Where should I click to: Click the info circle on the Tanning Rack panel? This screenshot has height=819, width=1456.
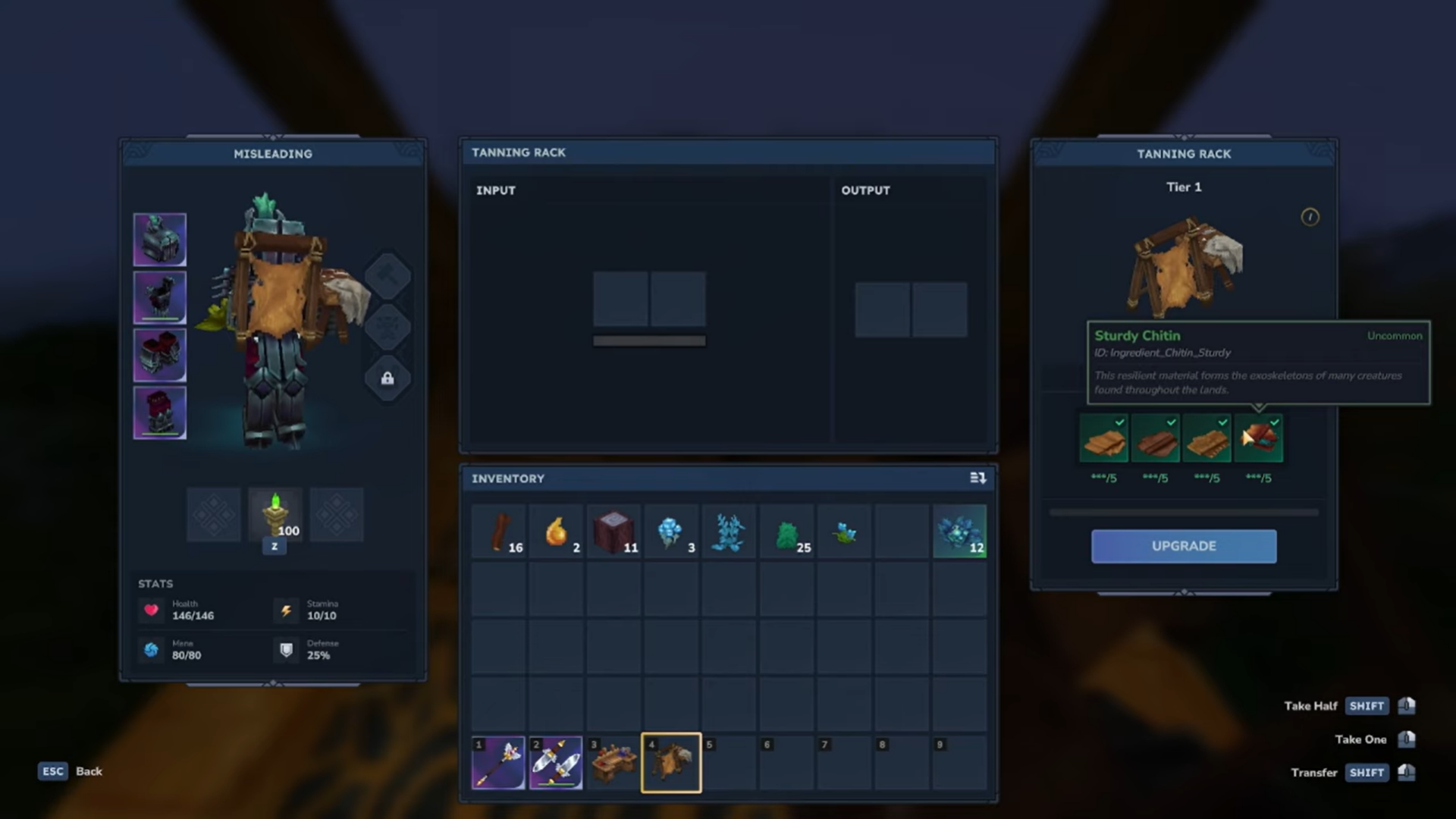click(1310, 217)
